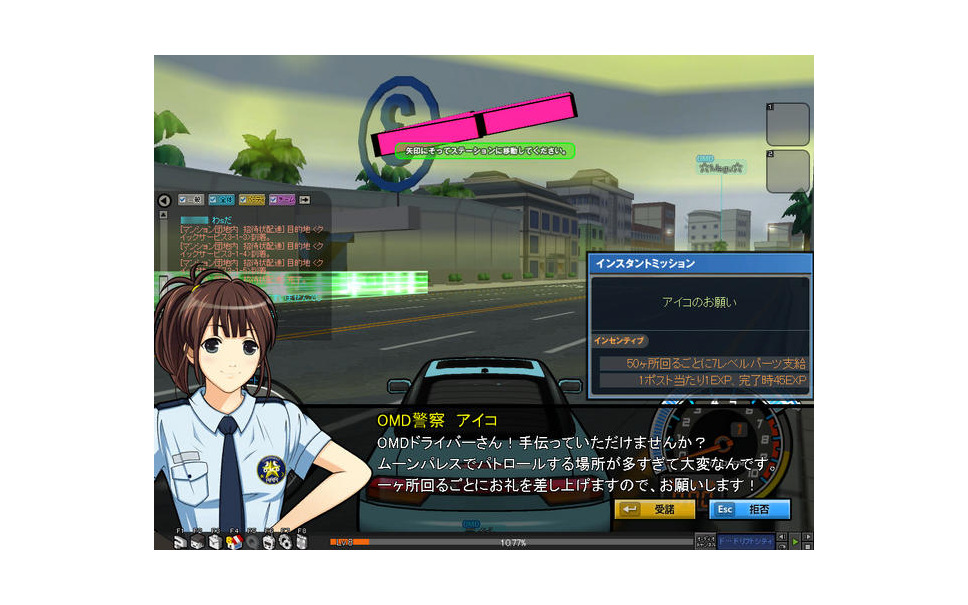Decline the mission with the 拒否 button
Screen dimensions: 968x605
[x=749, y=509]
